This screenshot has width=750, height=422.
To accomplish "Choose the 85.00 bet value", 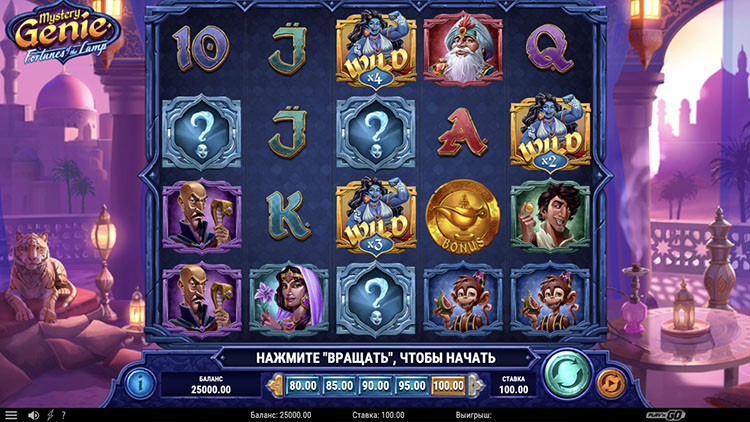I will [338, 384].
